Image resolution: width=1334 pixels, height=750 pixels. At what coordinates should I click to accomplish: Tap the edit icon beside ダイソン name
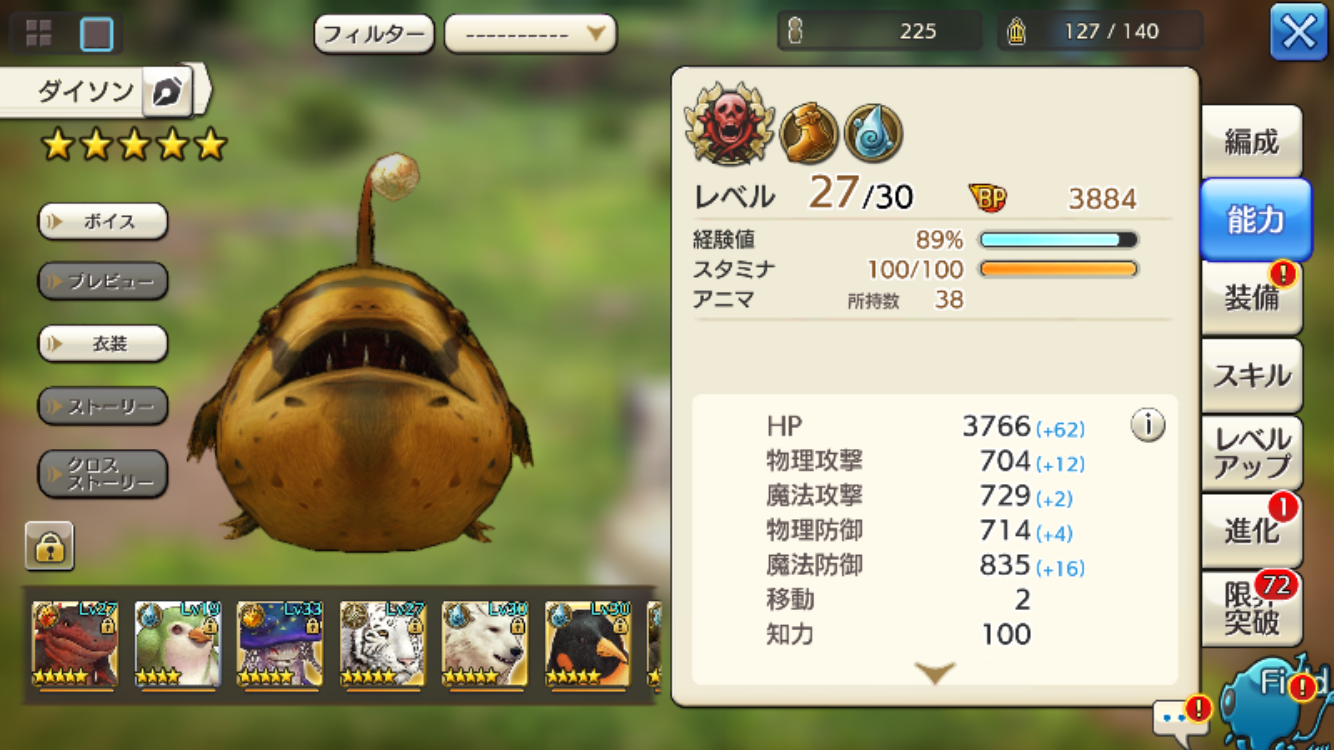coord(166,92)
